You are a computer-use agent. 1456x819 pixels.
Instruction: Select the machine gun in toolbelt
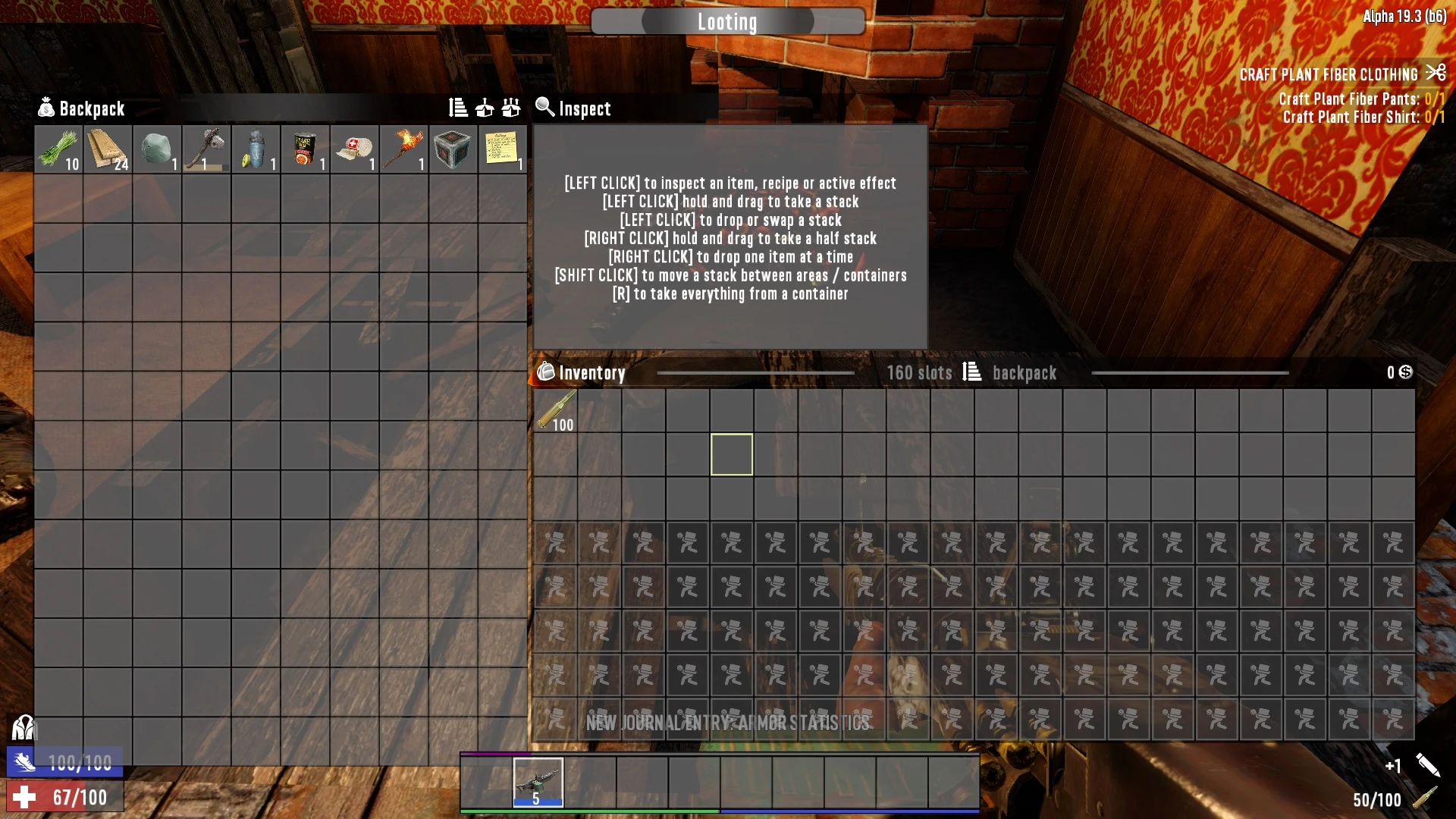pyautogui.click(x=538, y=782)
